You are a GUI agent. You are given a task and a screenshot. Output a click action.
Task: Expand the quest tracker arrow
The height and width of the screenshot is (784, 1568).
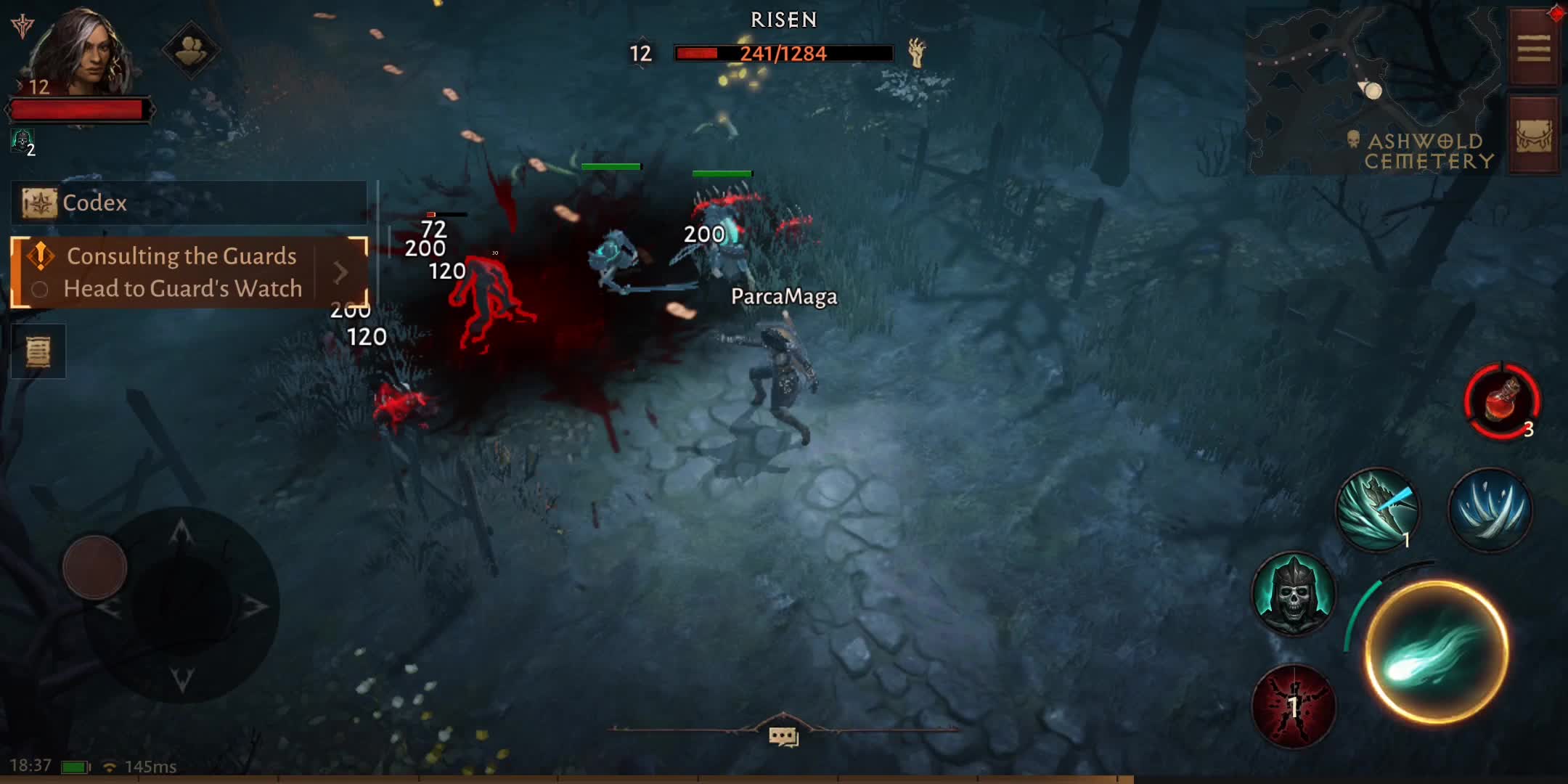[x=340, y=273]
